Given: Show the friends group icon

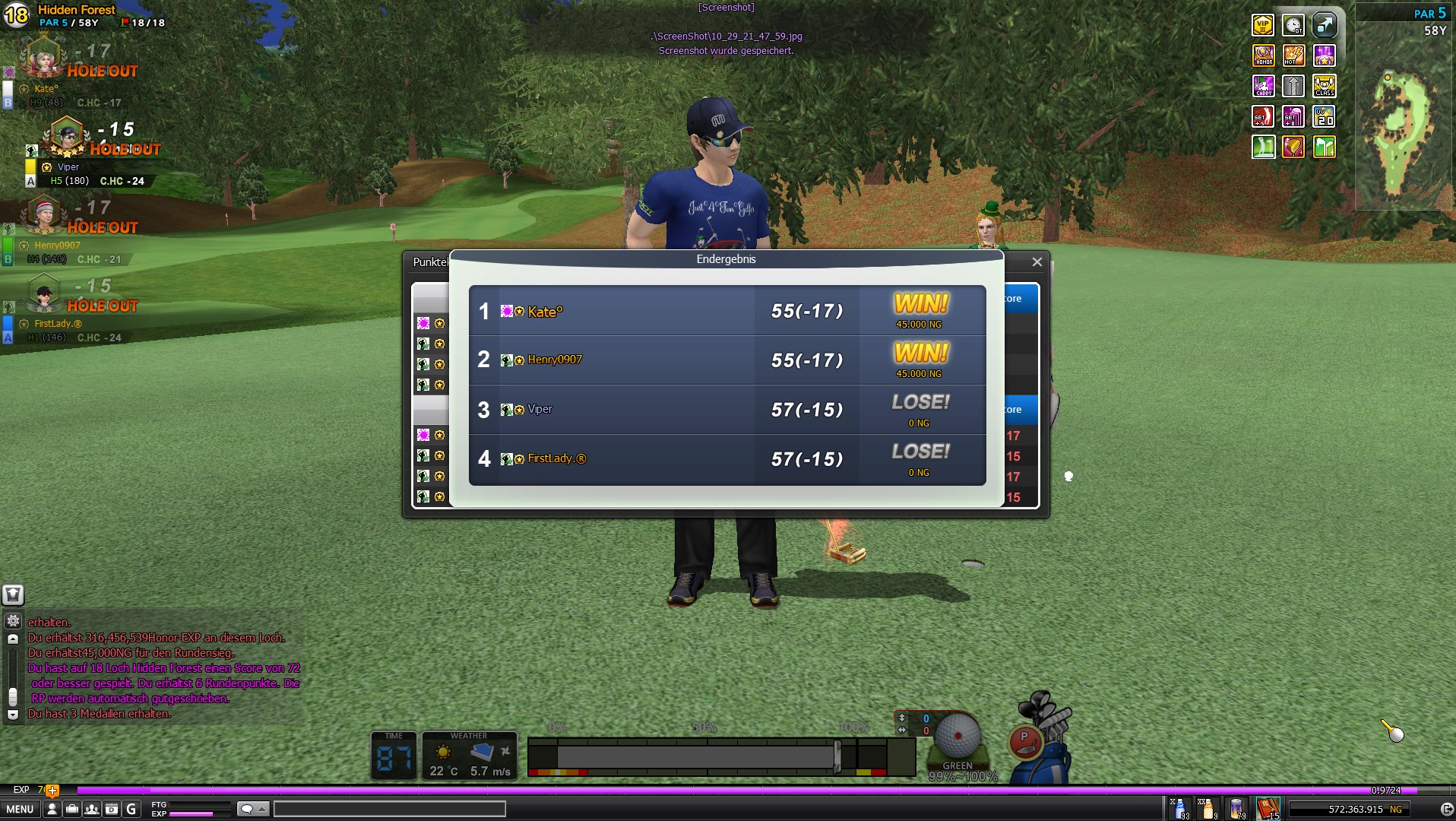Looking at the screenshot, I should 92,809.
